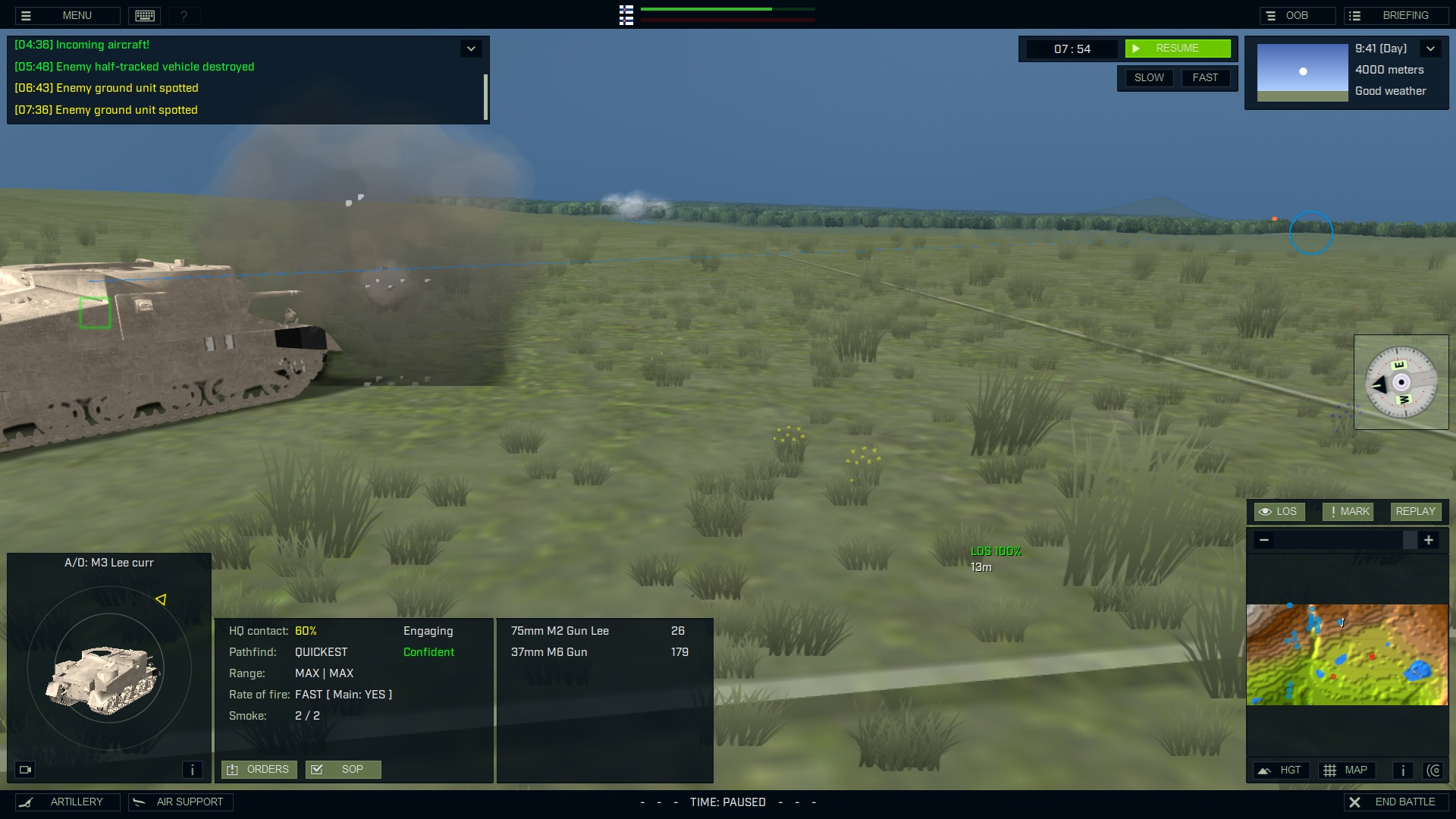Click the keyboard shortcuts icon
Screen dimensions: 1456x819
coord(145,15)
